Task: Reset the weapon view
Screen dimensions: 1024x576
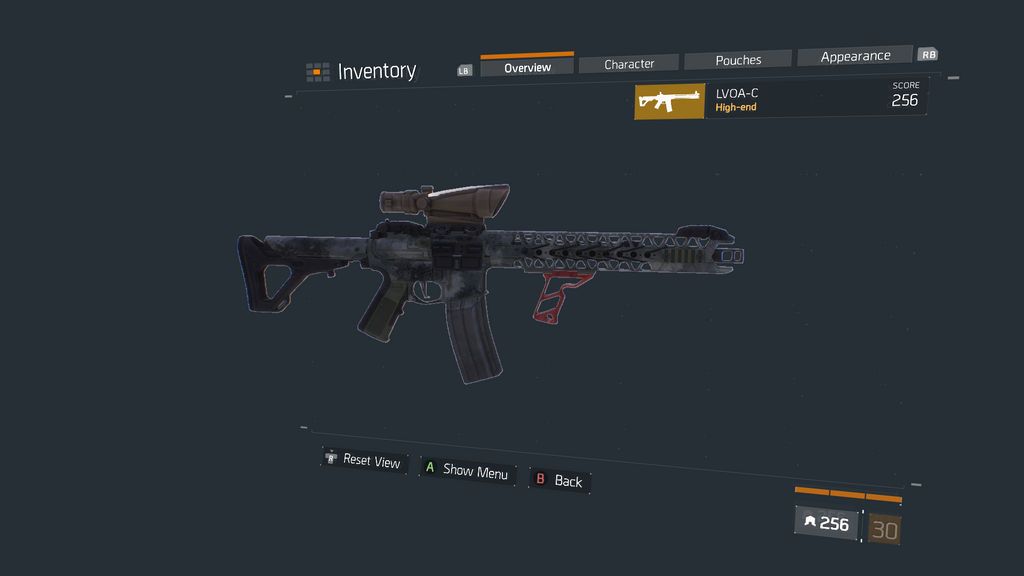Action: coord(363,461)
